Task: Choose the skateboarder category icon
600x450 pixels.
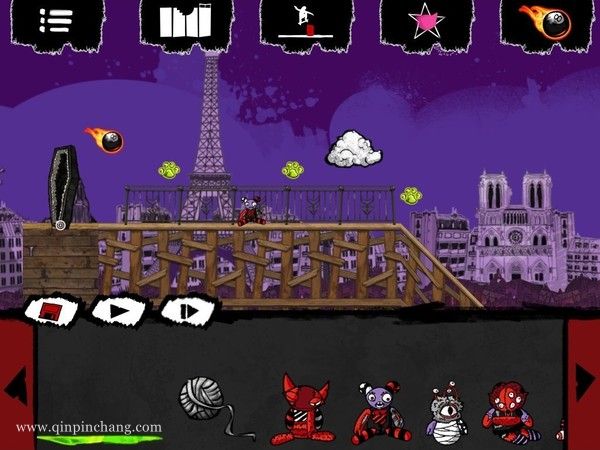Action: coord(307,22)
